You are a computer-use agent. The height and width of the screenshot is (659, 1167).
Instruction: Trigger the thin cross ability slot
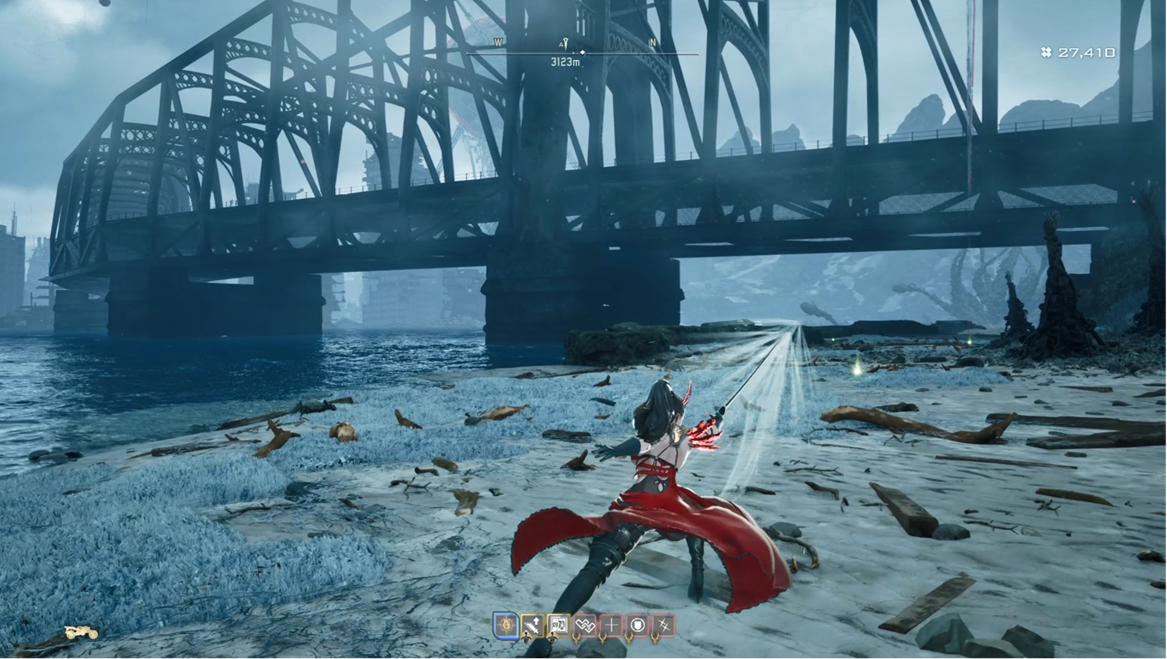[611, 626]
